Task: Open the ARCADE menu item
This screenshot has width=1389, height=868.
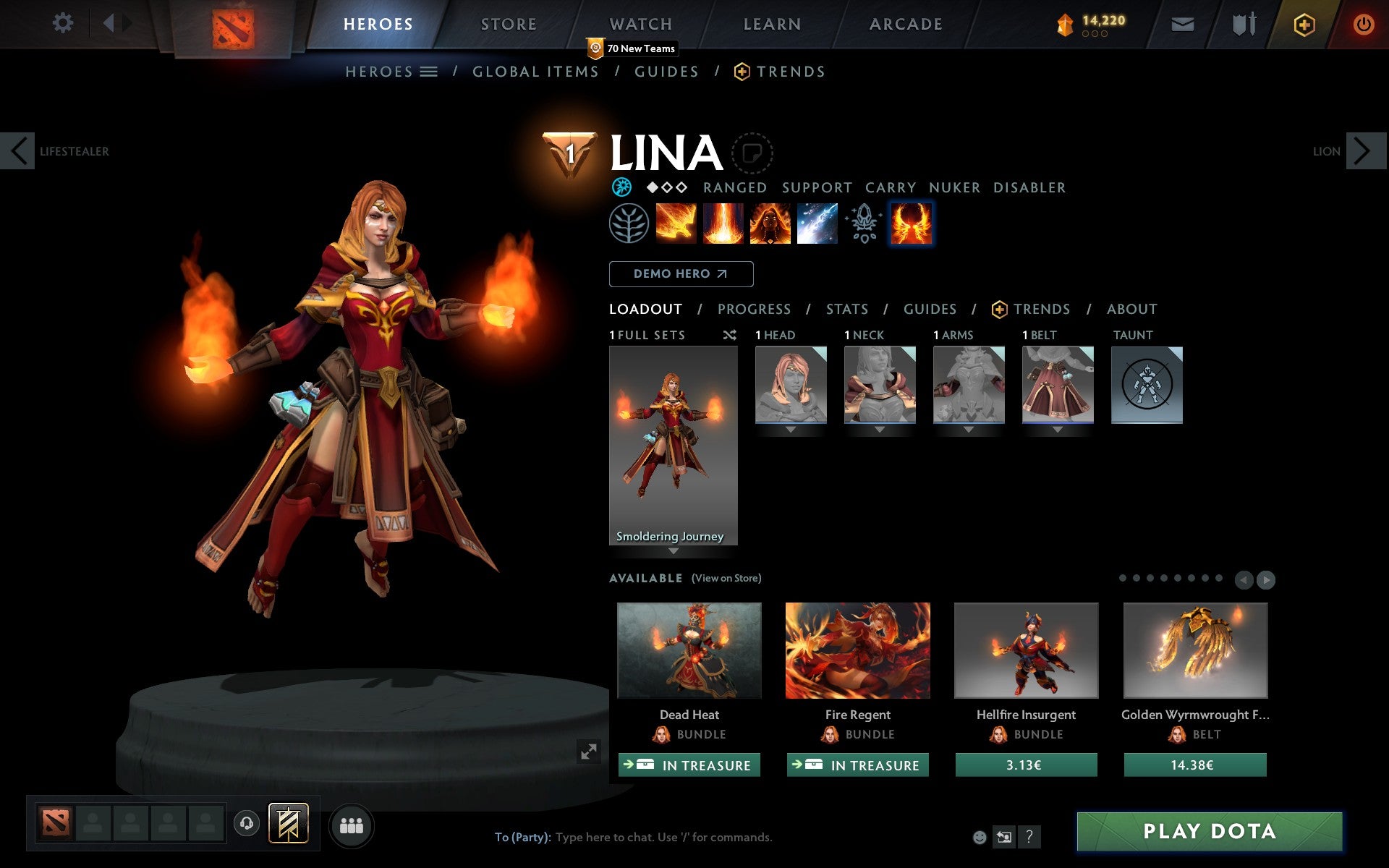Action: [x=906, y=24]
